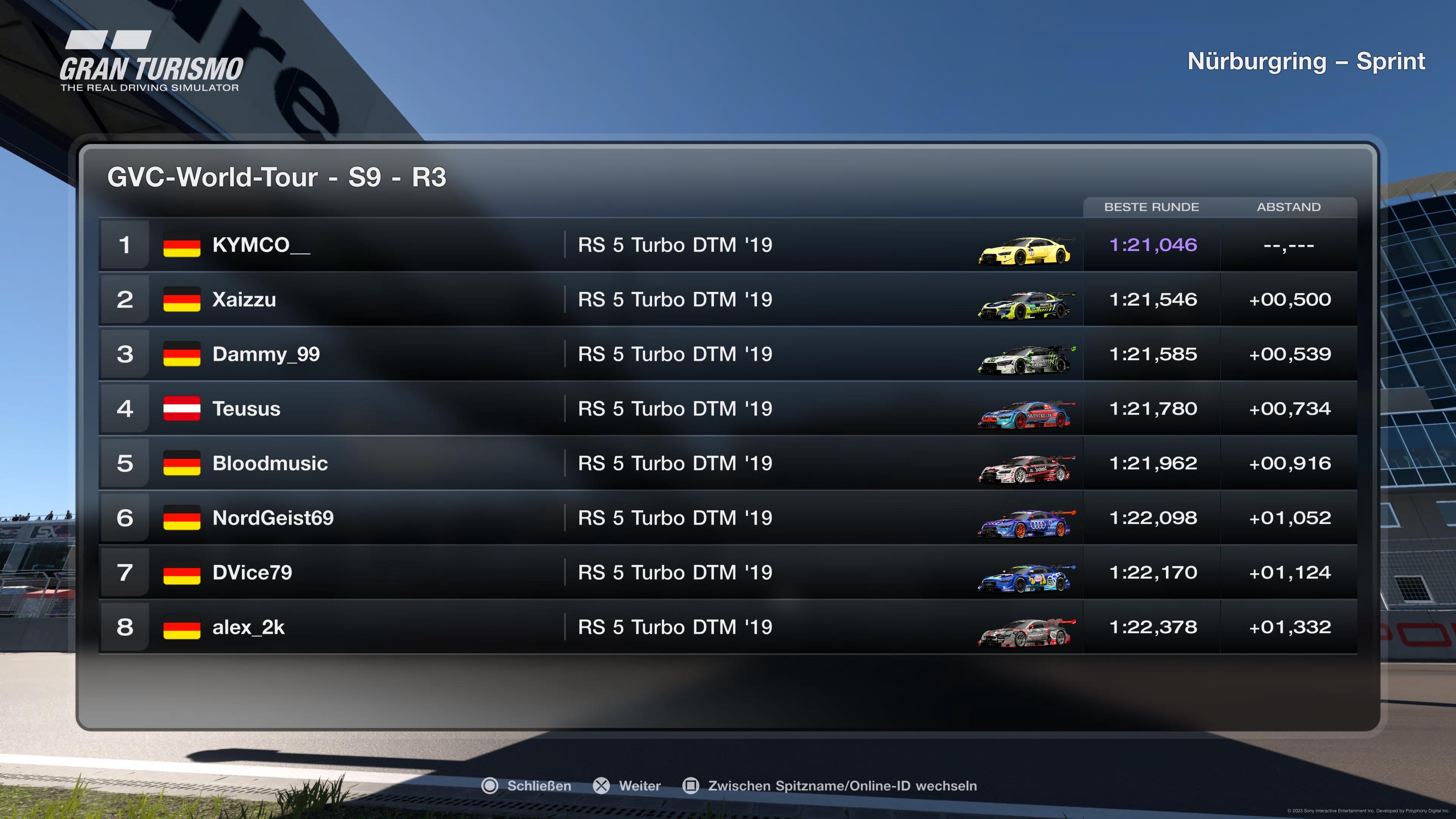The height and width of the screenshot is (819, 1456).
Task: Select the purple best lap time 1:21,046
Action: (x=1153, y=245)
